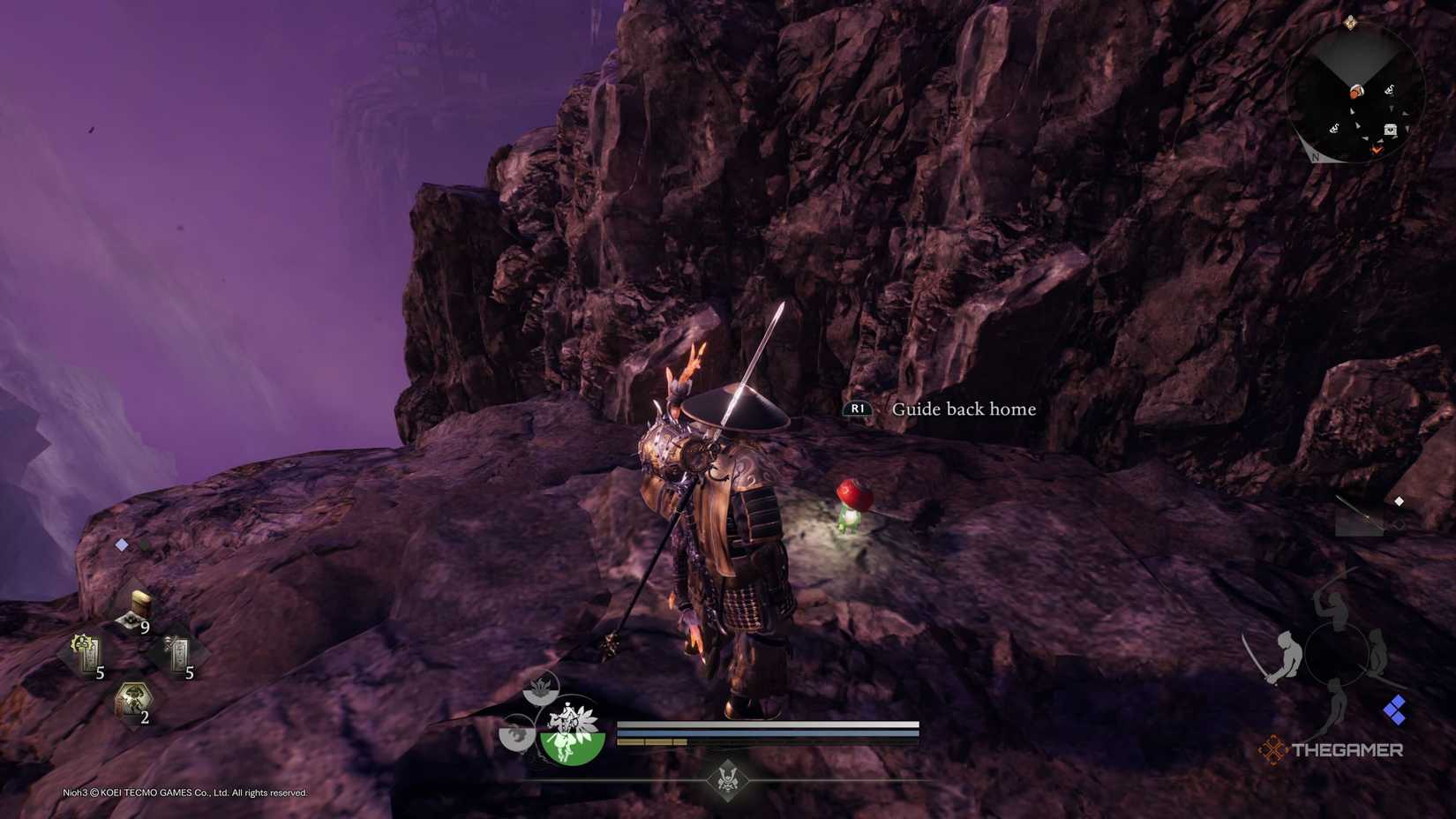Select the high stance samurai silhouette
1456x819 pixels.
(1332, 609)
